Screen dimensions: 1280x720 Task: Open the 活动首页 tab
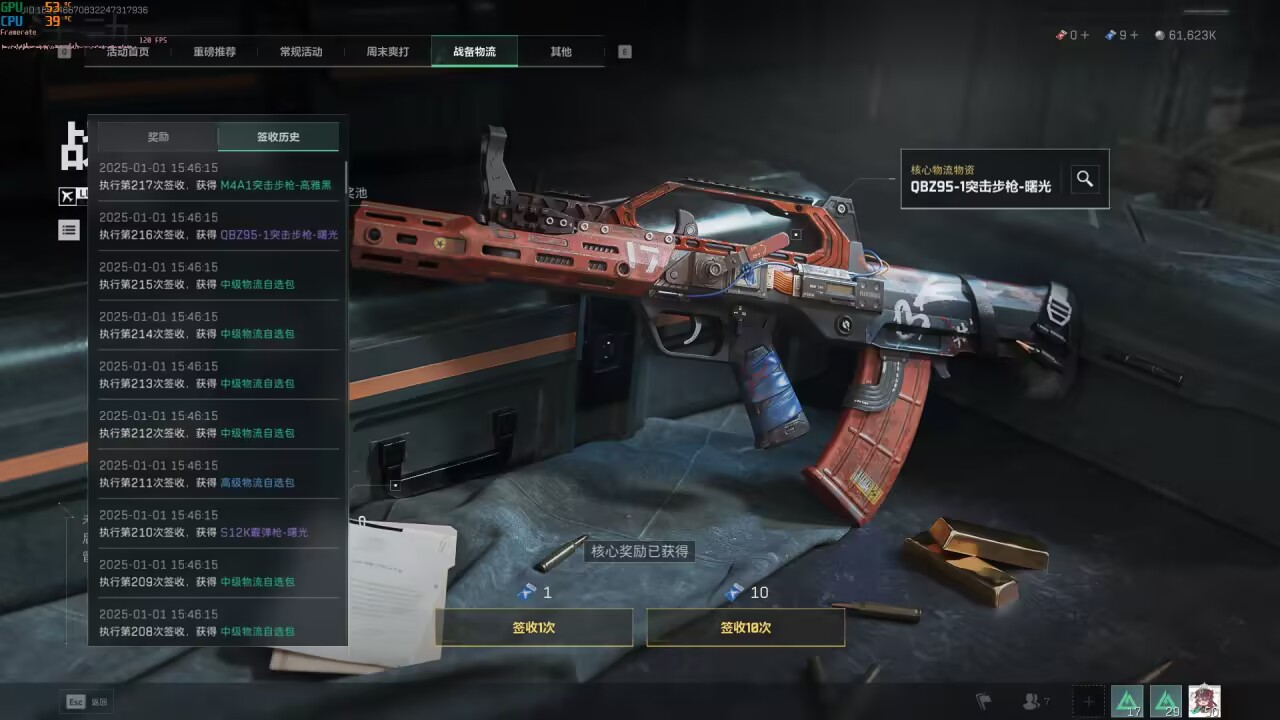[127, 52]
